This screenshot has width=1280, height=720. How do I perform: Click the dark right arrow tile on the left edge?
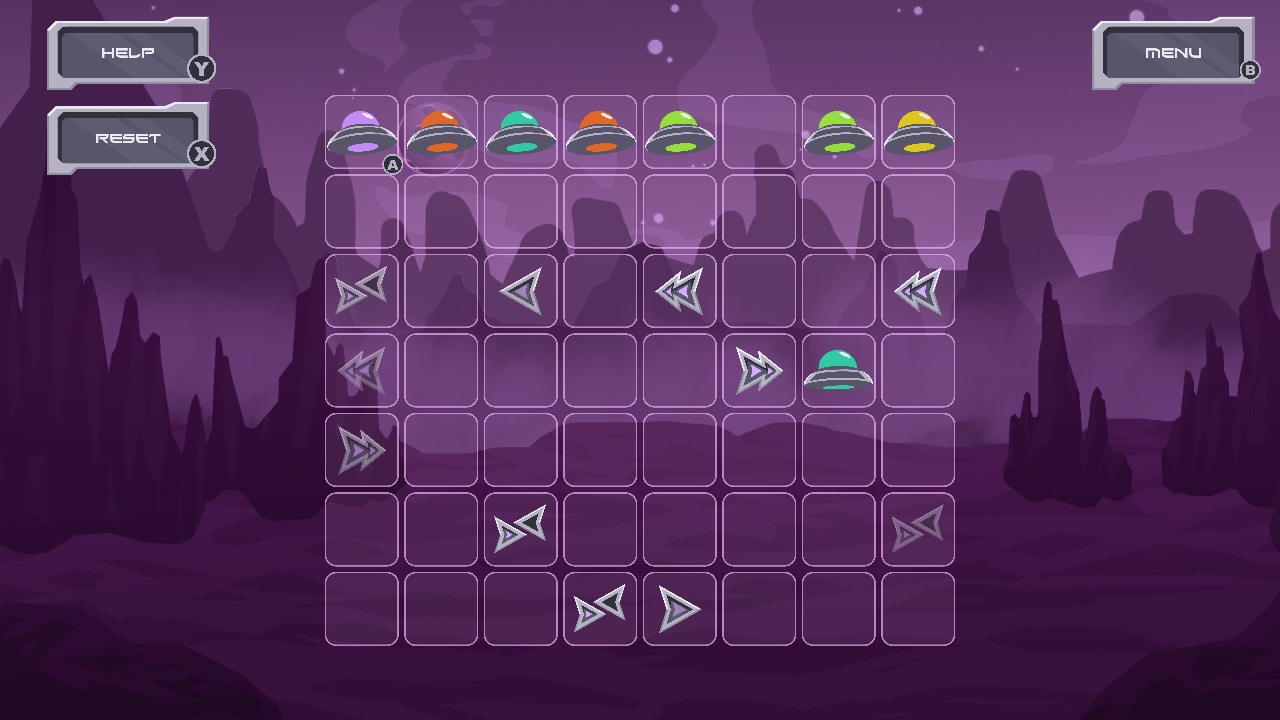(361, 290)
